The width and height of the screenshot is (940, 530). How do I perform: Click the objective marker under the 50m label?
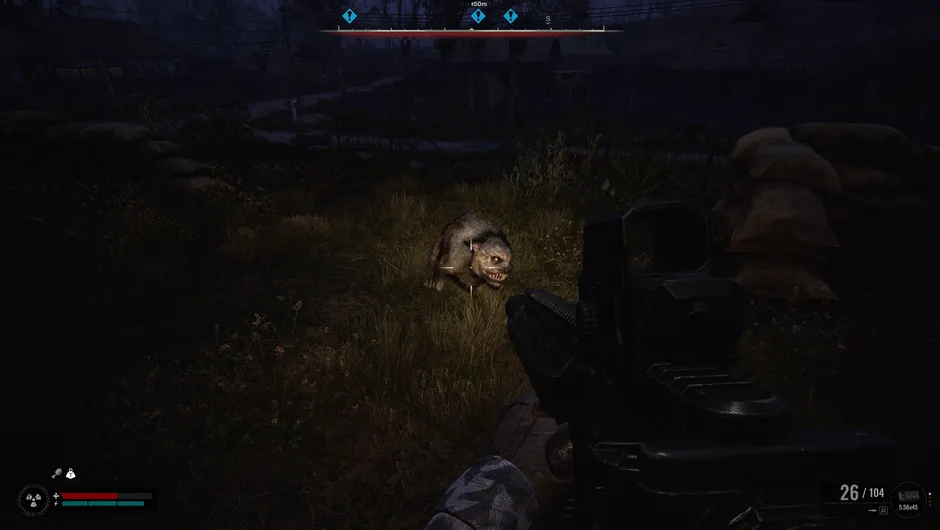[x=478, y=16]
